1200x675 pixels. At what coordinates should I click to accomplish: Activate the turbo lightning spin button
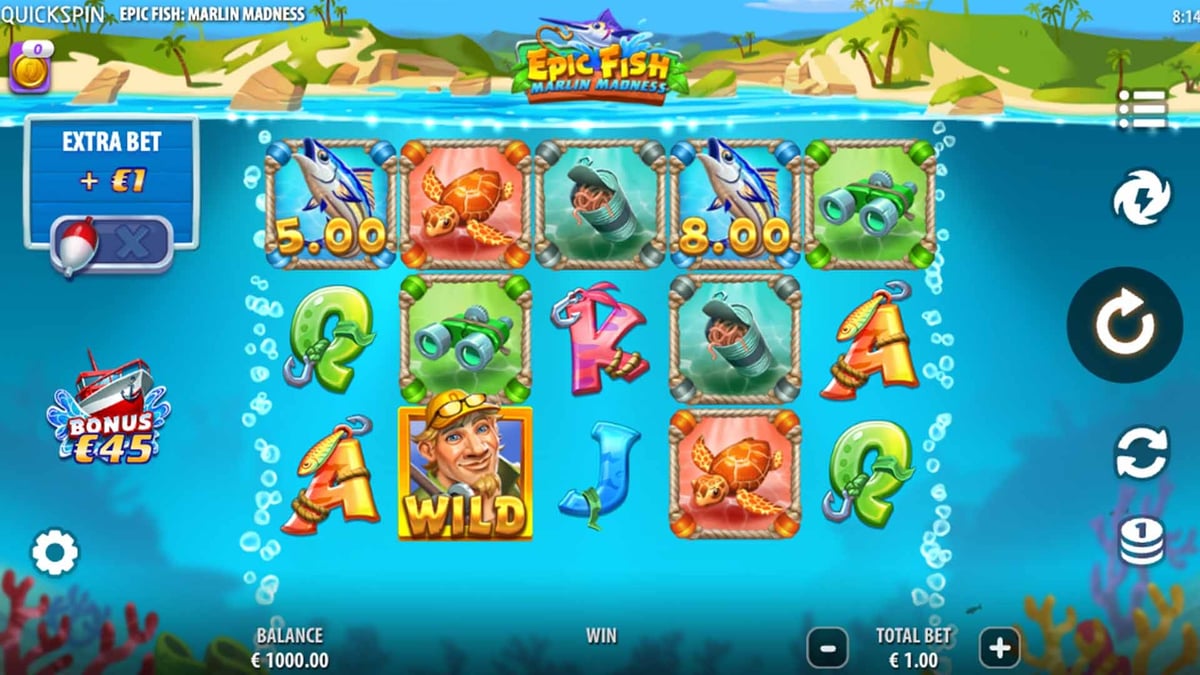(x=1141, y=197)
